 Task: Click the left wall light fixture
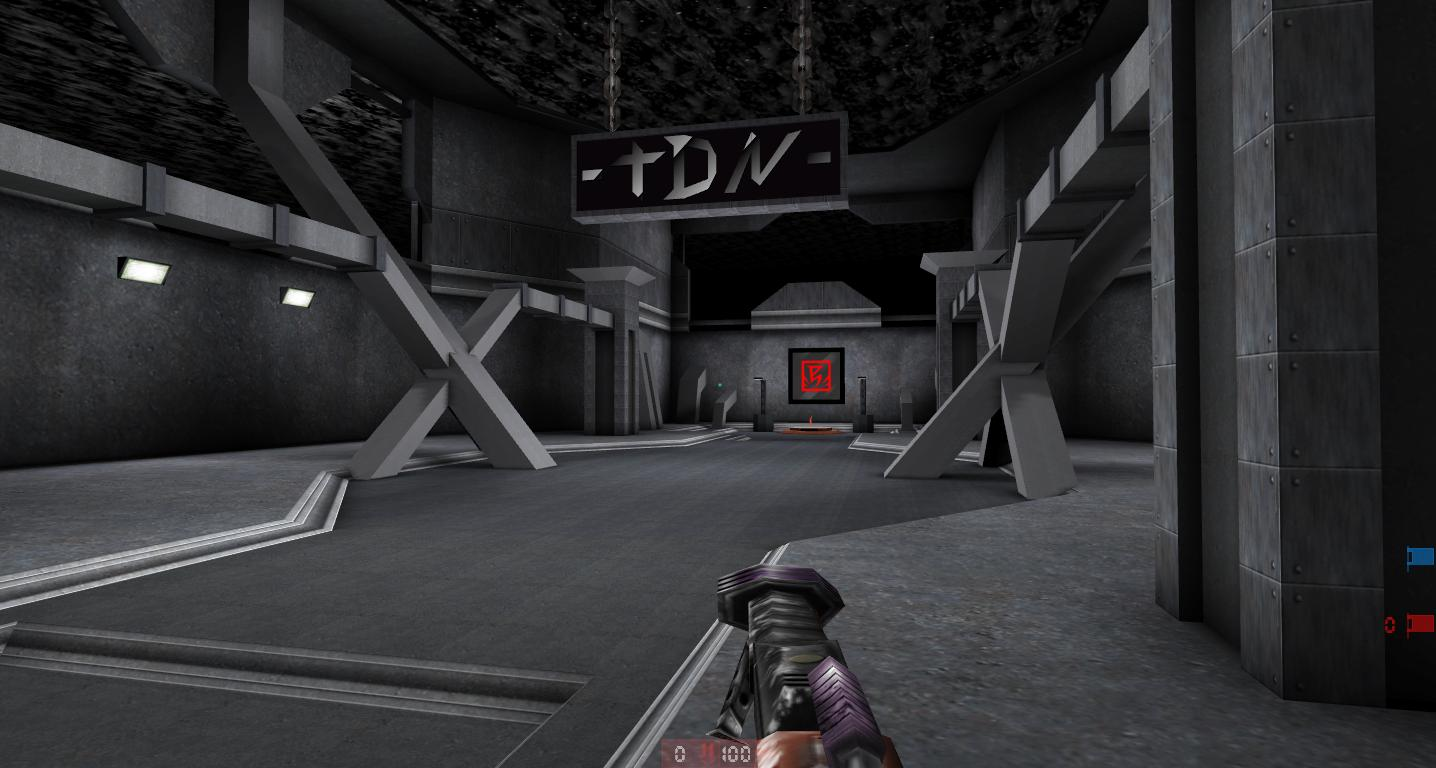pos(143,268)
